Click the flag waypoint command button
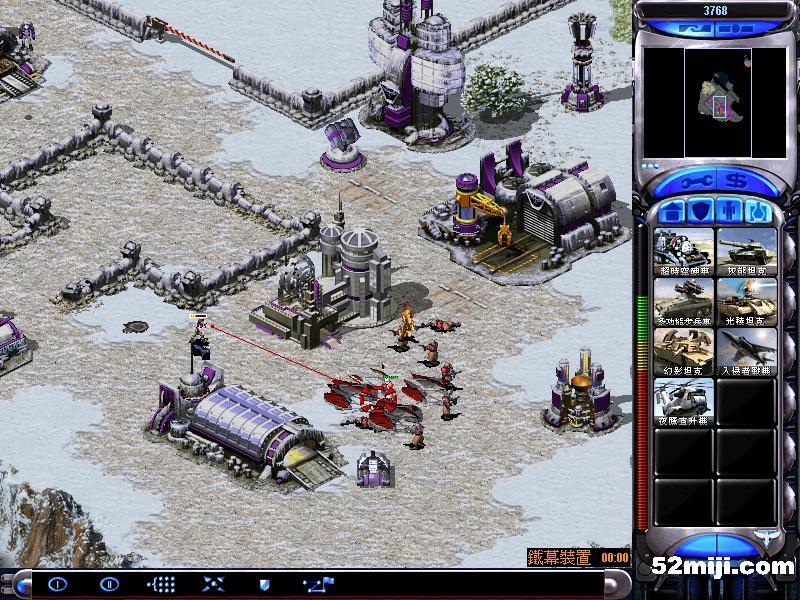800x600 pixels. click(320, 584)
